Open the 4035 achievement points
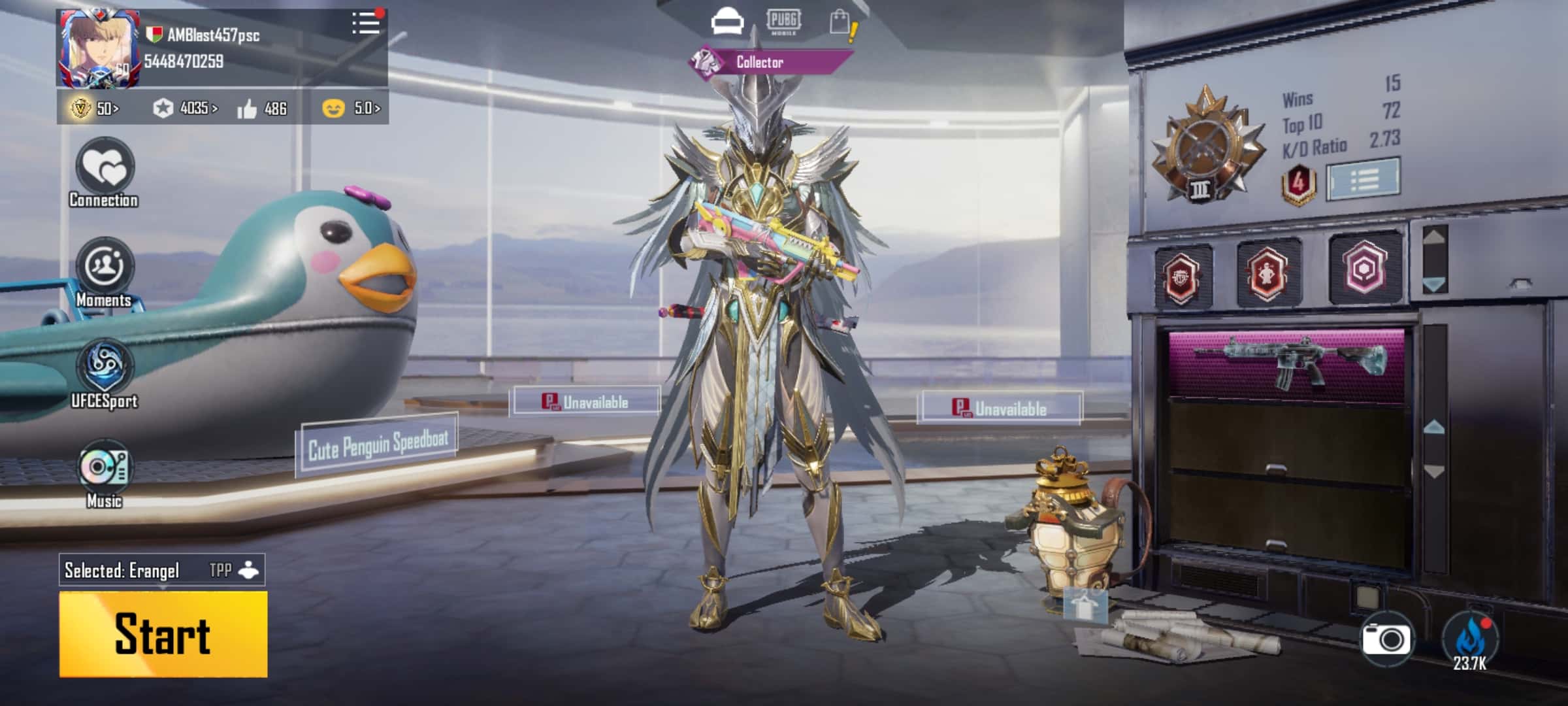1568x706 pixels. [x=186, y=109]
